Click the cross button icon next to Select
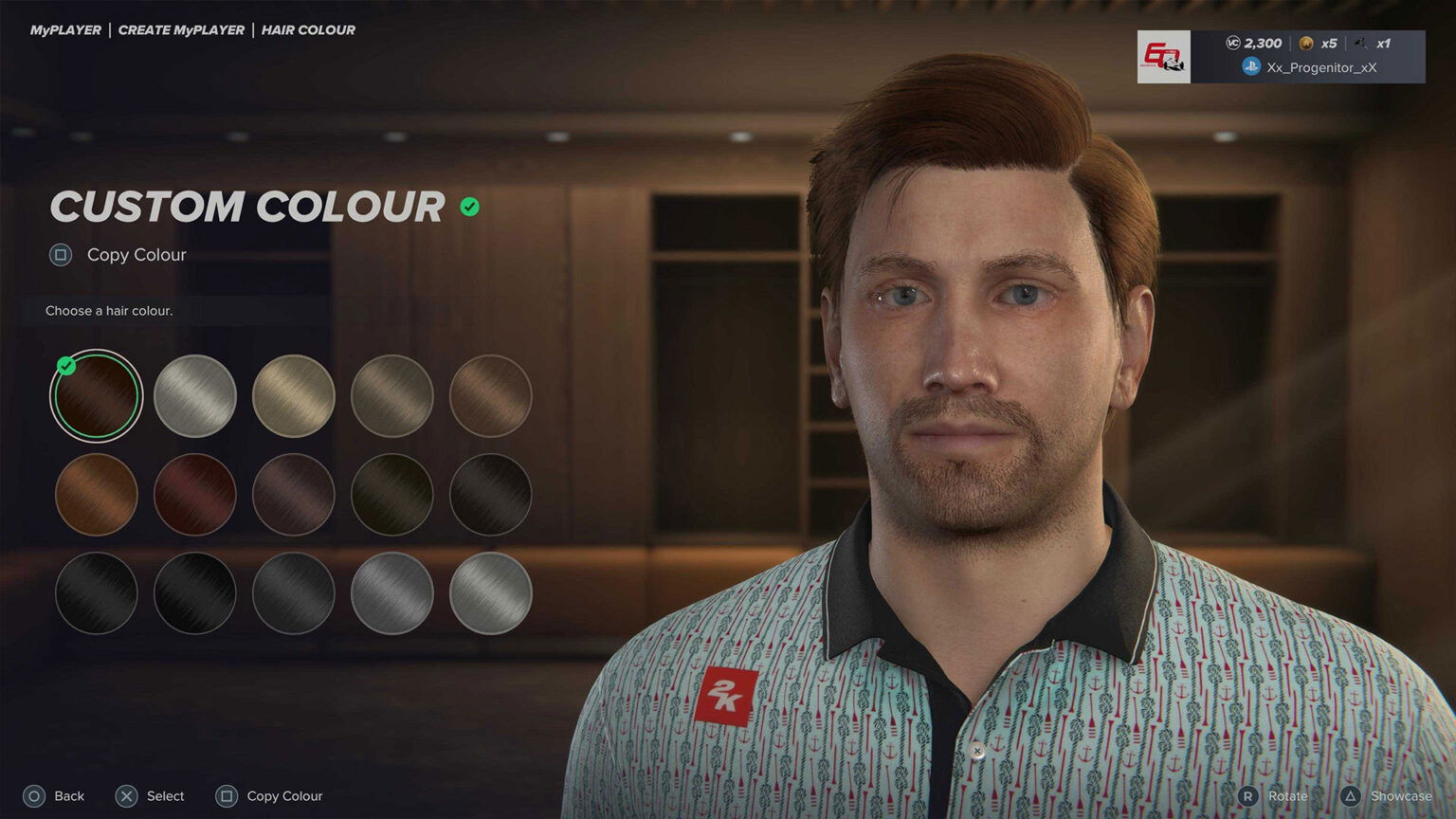 pos(126,796)
